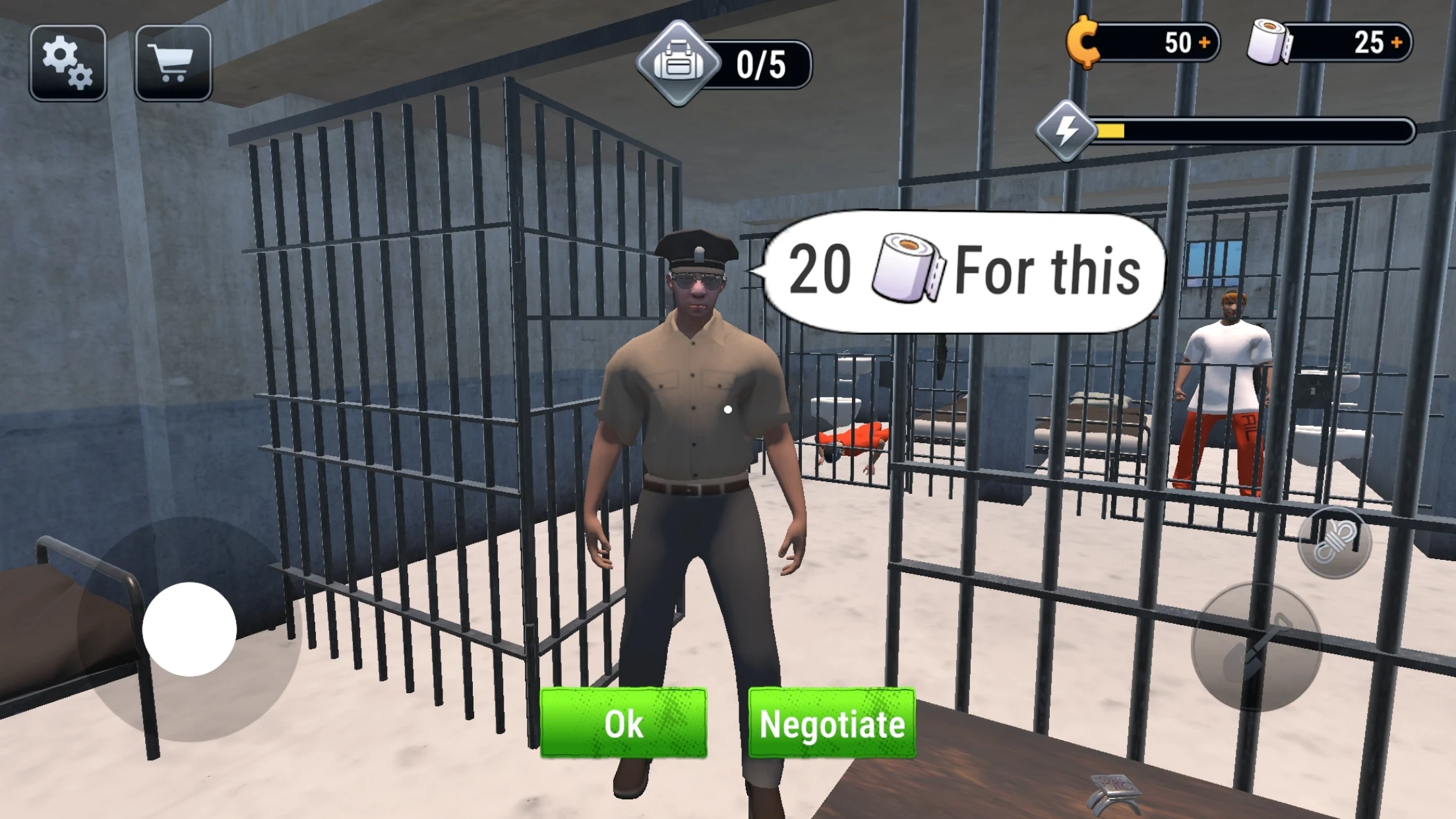The width and height of the screenshot is (1456, 819).
Task: Accept the guard's offer with Ok
Action: 623,723
